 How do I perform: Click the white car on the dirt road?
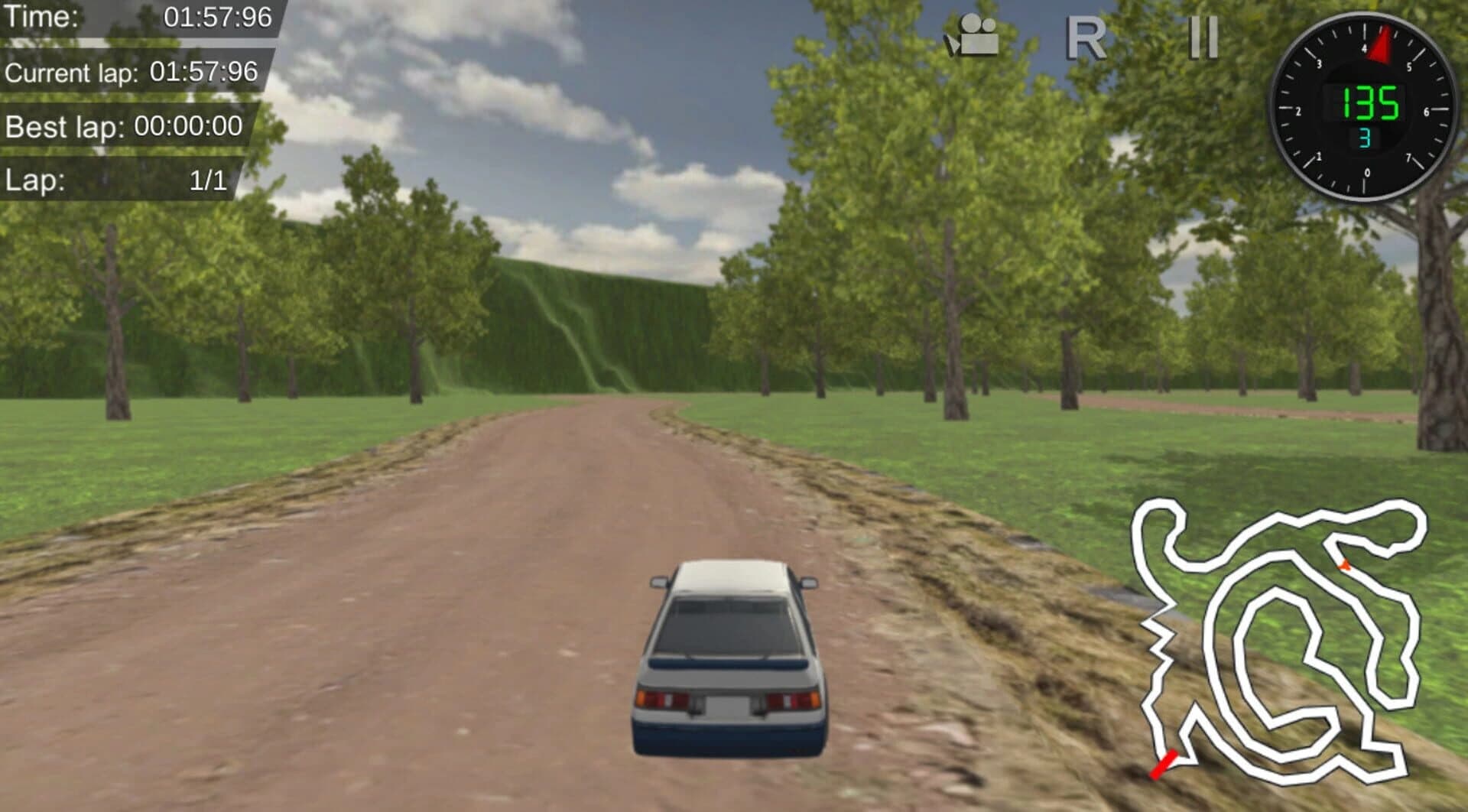point(730,658)
